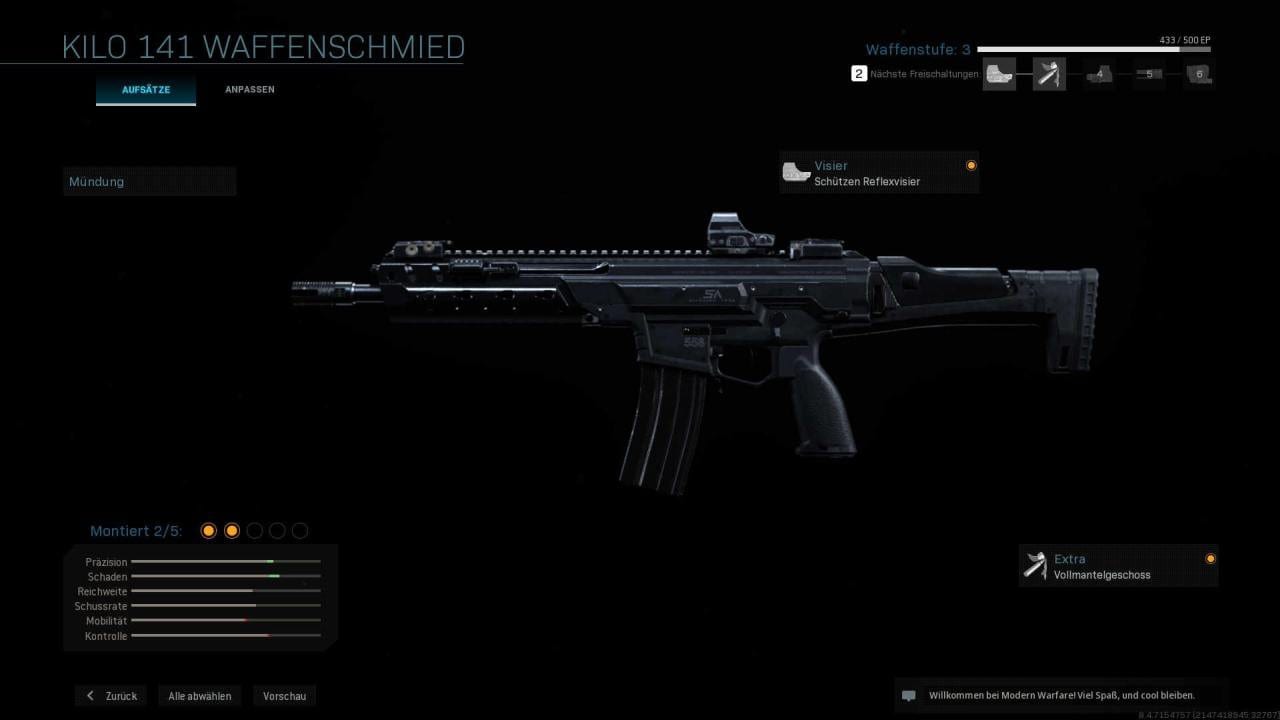Go back with the Zurück button

click(x=111, y=696)
